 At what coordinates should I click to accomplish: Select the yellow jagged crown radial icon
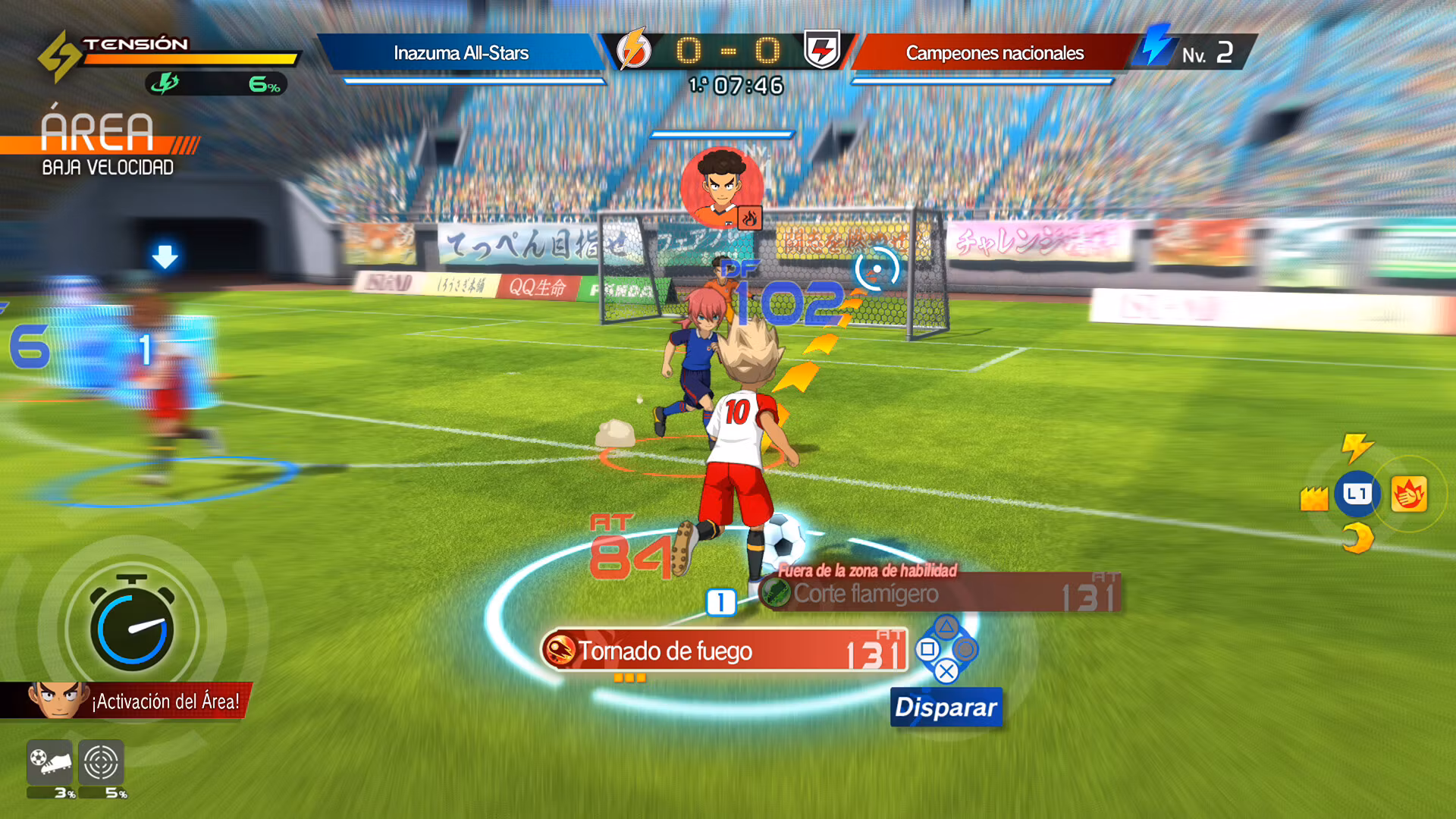pos(1313,498)
